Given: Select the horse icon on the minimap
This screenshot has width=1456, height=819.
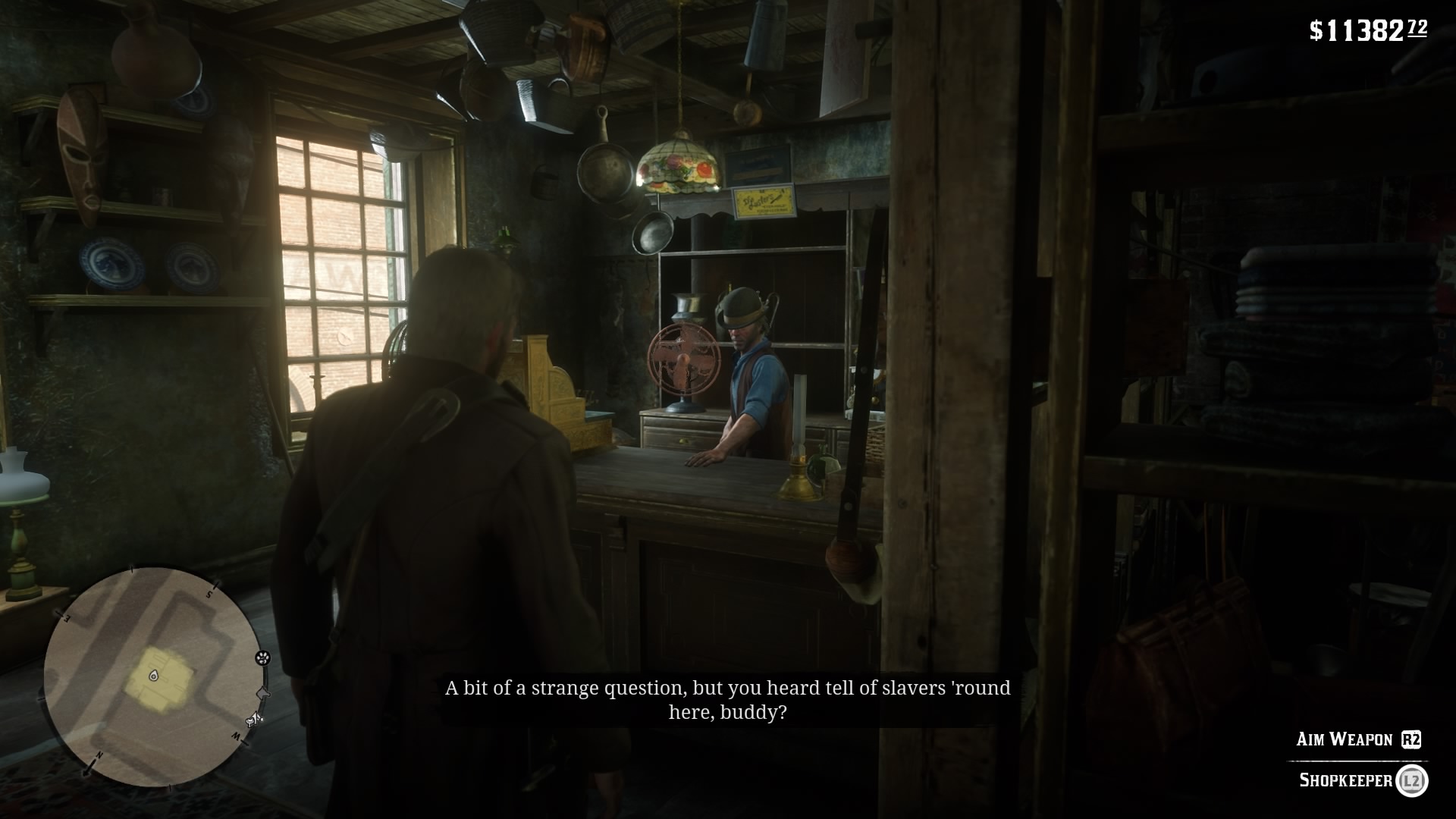Looking at the screenshot, I should 262,694.
